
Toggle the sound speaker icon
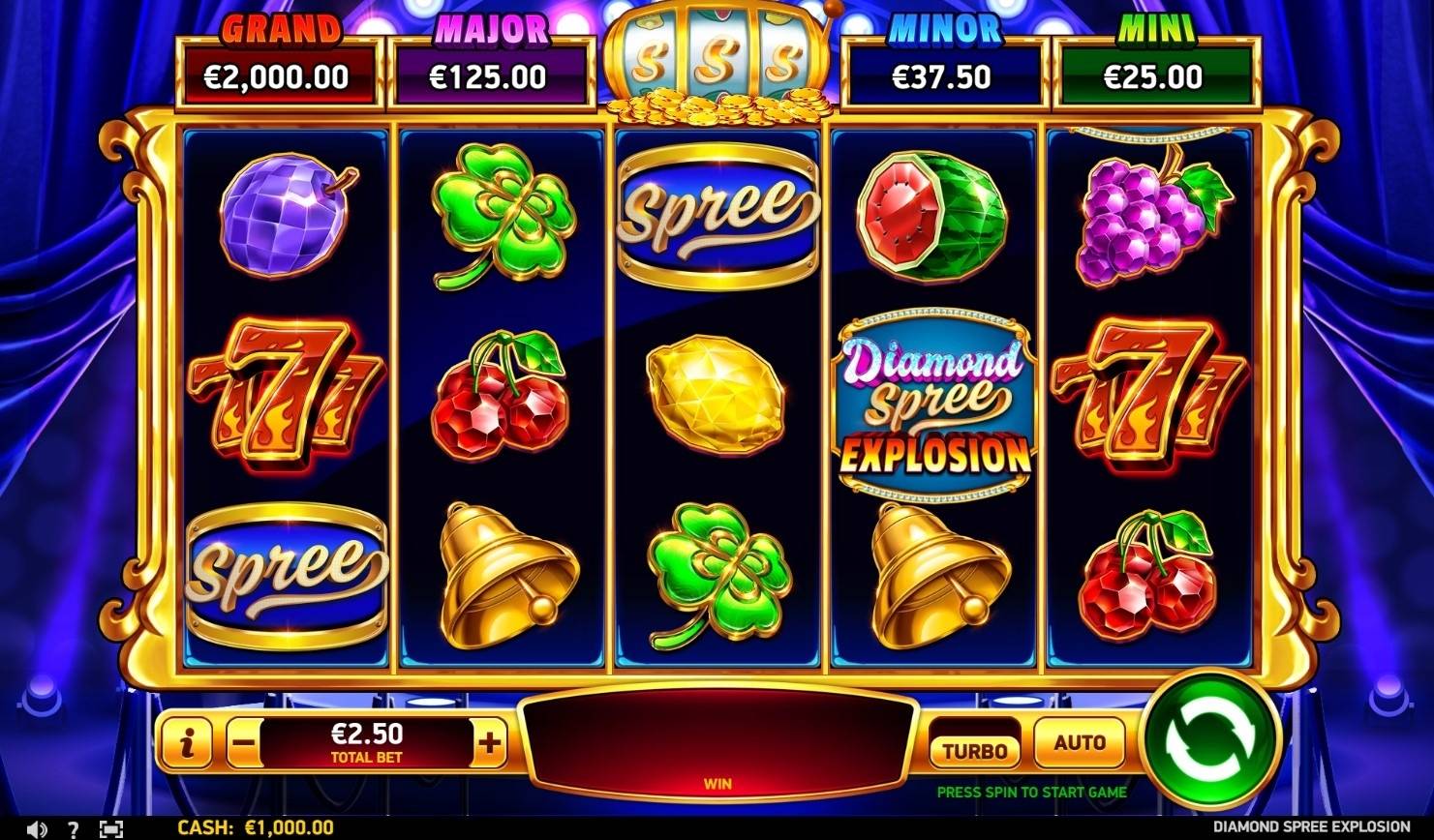point(37,829)
